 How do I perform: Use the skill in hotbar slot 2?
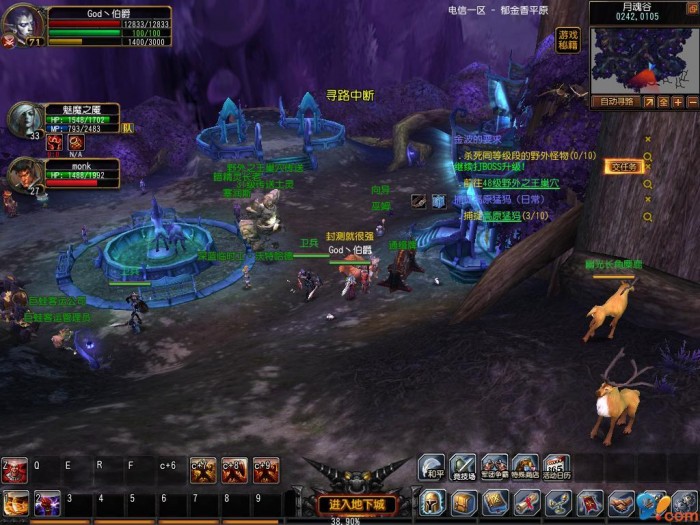tap(46, 501)
